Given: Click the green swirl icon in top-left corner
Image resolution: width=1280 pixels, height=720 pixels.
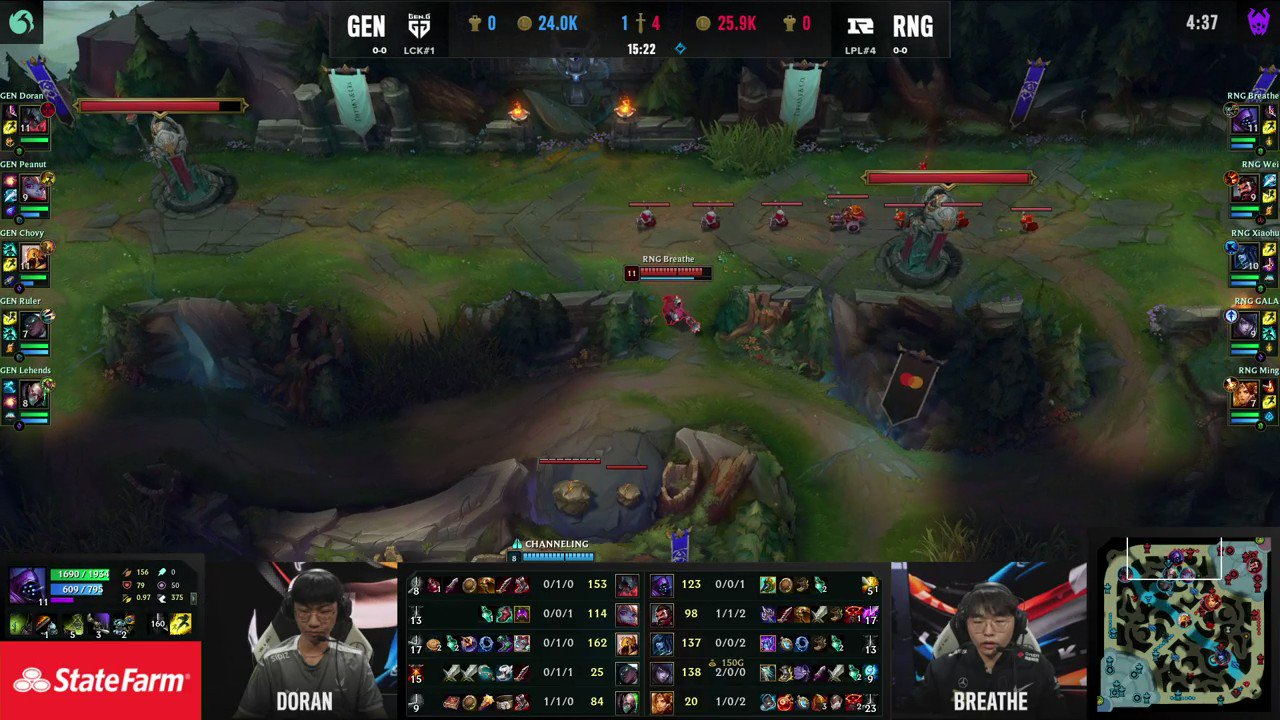Looking at the screenshot, I should (20, 20).
